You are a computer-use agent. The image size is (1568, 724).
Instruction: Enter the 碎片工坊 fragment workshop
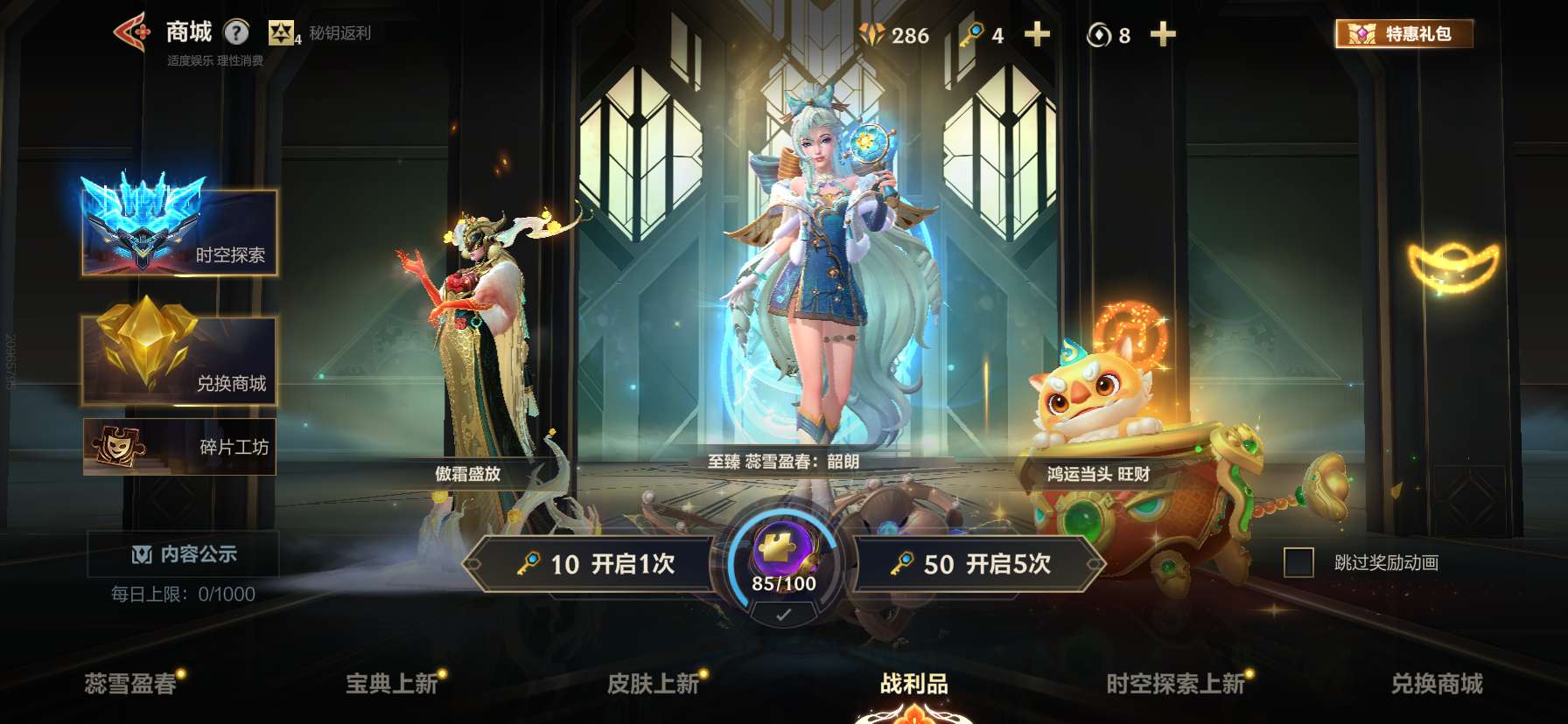pyautogui.click(x=178, y=446)
